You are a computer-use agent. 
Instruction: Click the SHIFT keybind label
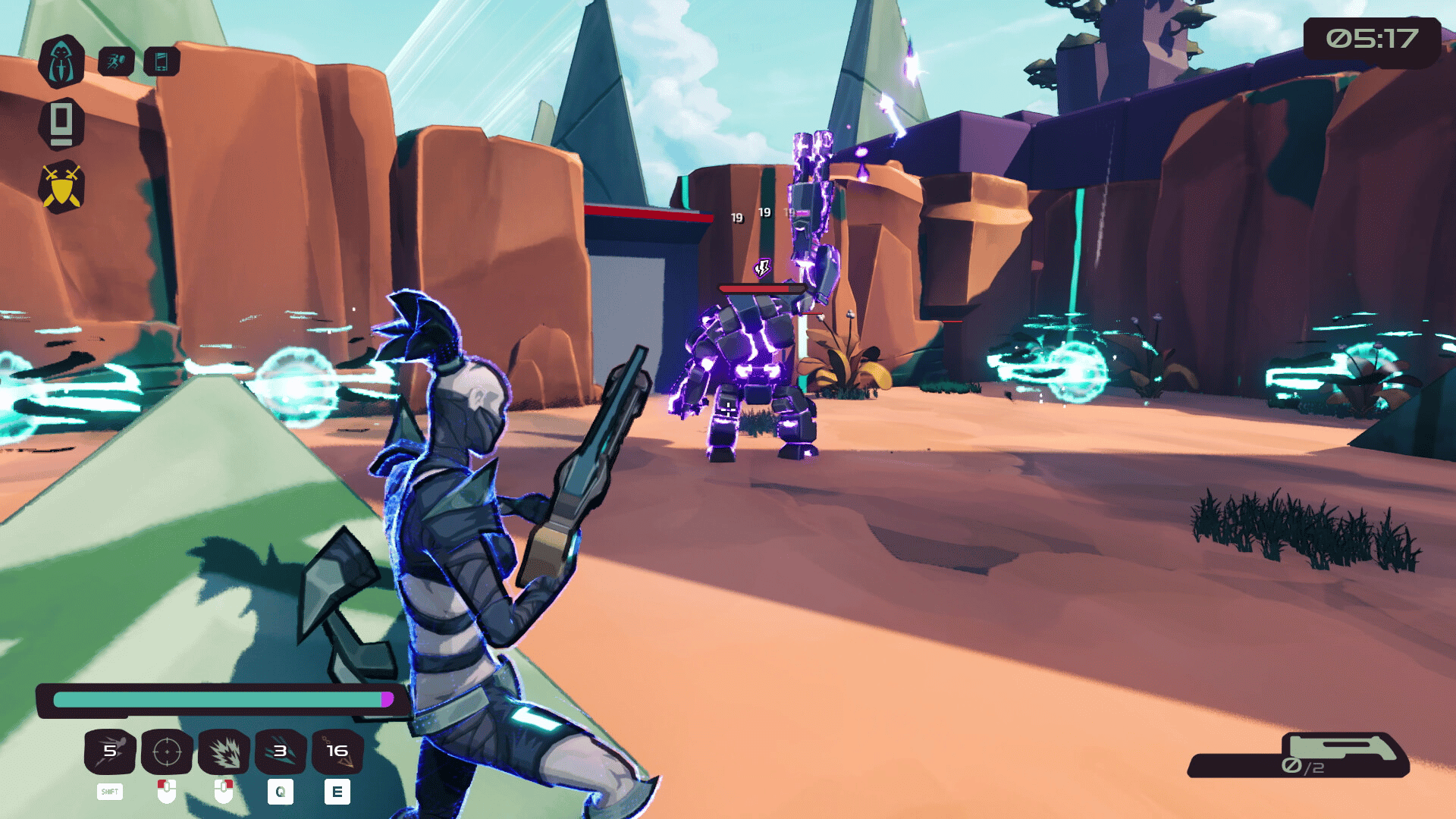[110, 792]
